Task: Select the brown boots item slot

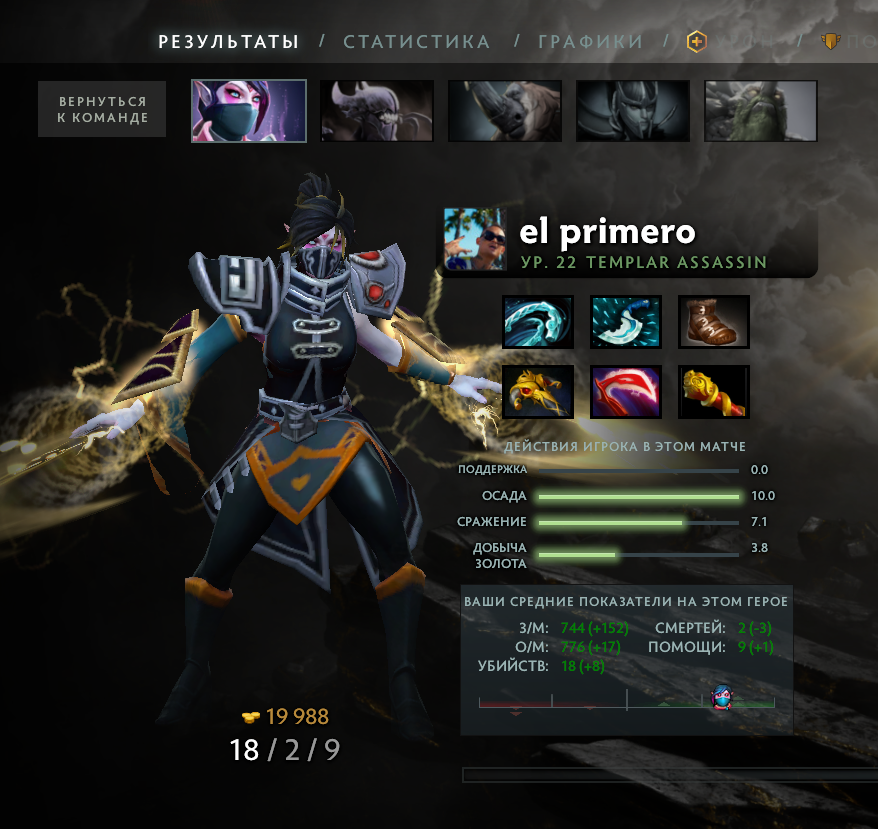Action: pos(714,322)
